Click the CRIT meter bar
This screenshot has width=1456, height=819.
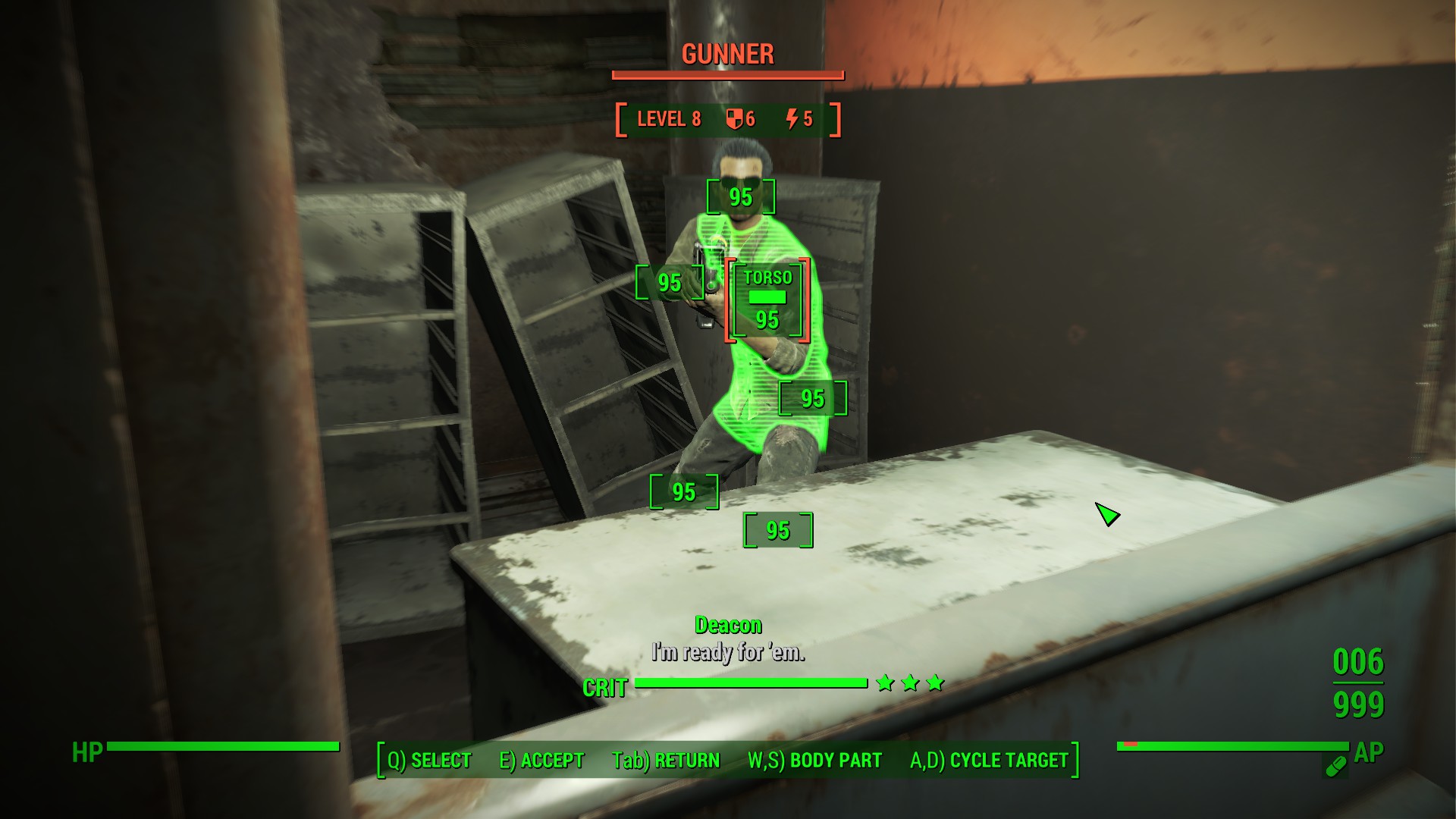tap(751, 682)
